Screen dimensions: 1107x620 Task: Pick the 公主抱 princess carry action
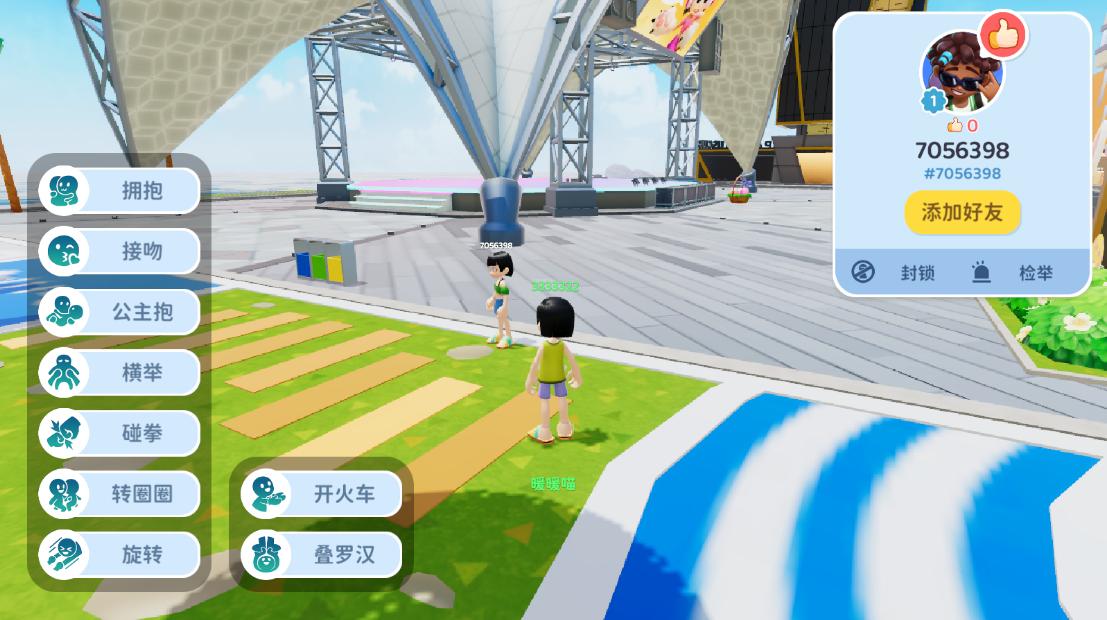(x=120, y=312)
